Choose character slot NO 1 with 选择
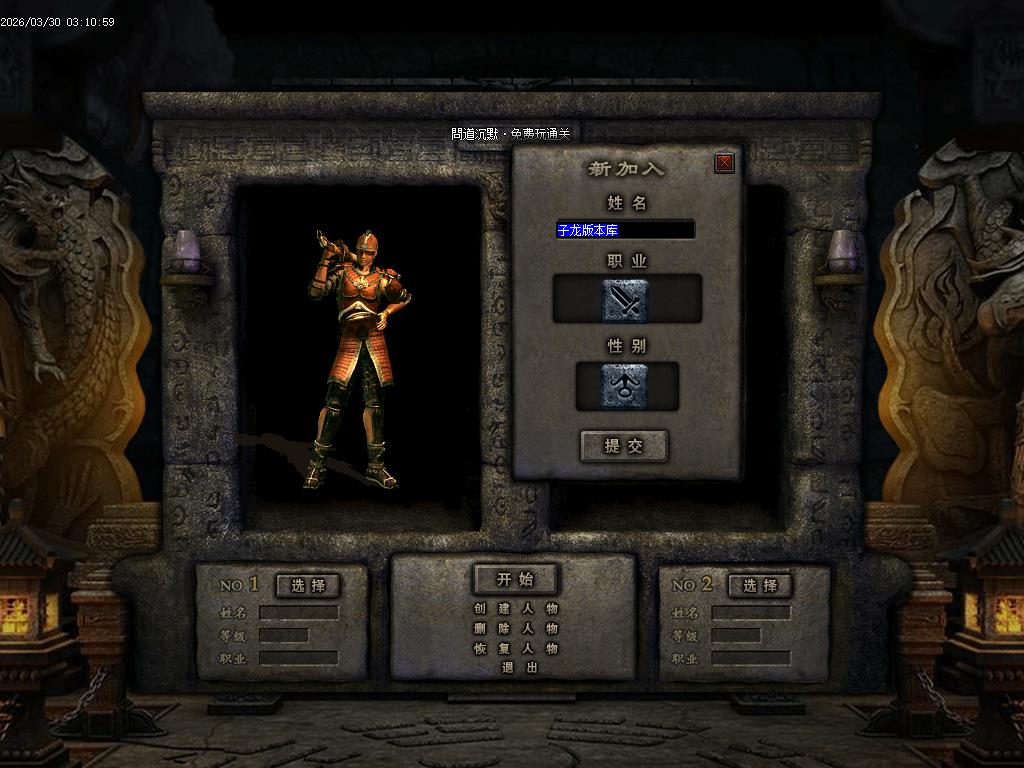Viewport: 1024px width, 768px height. [308, 585]
